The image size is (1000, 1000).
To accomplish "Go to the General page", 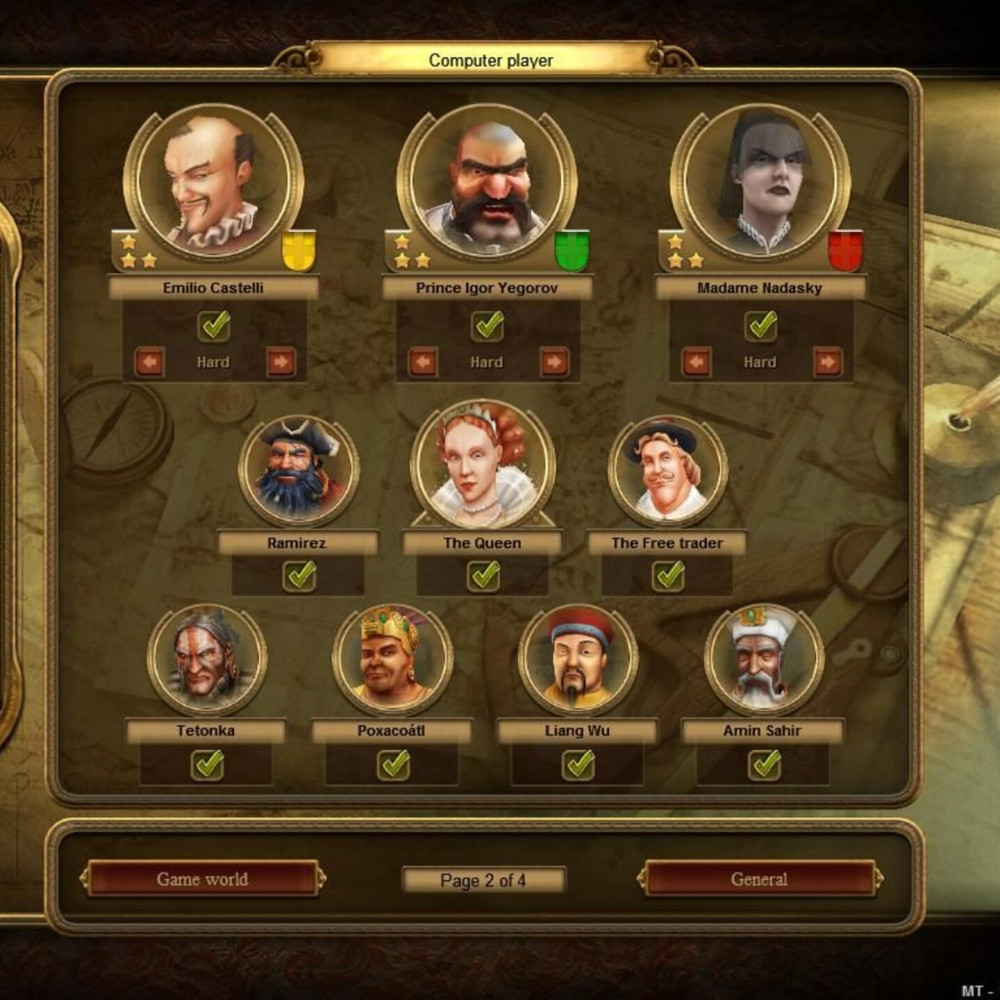I will (759, 879).
